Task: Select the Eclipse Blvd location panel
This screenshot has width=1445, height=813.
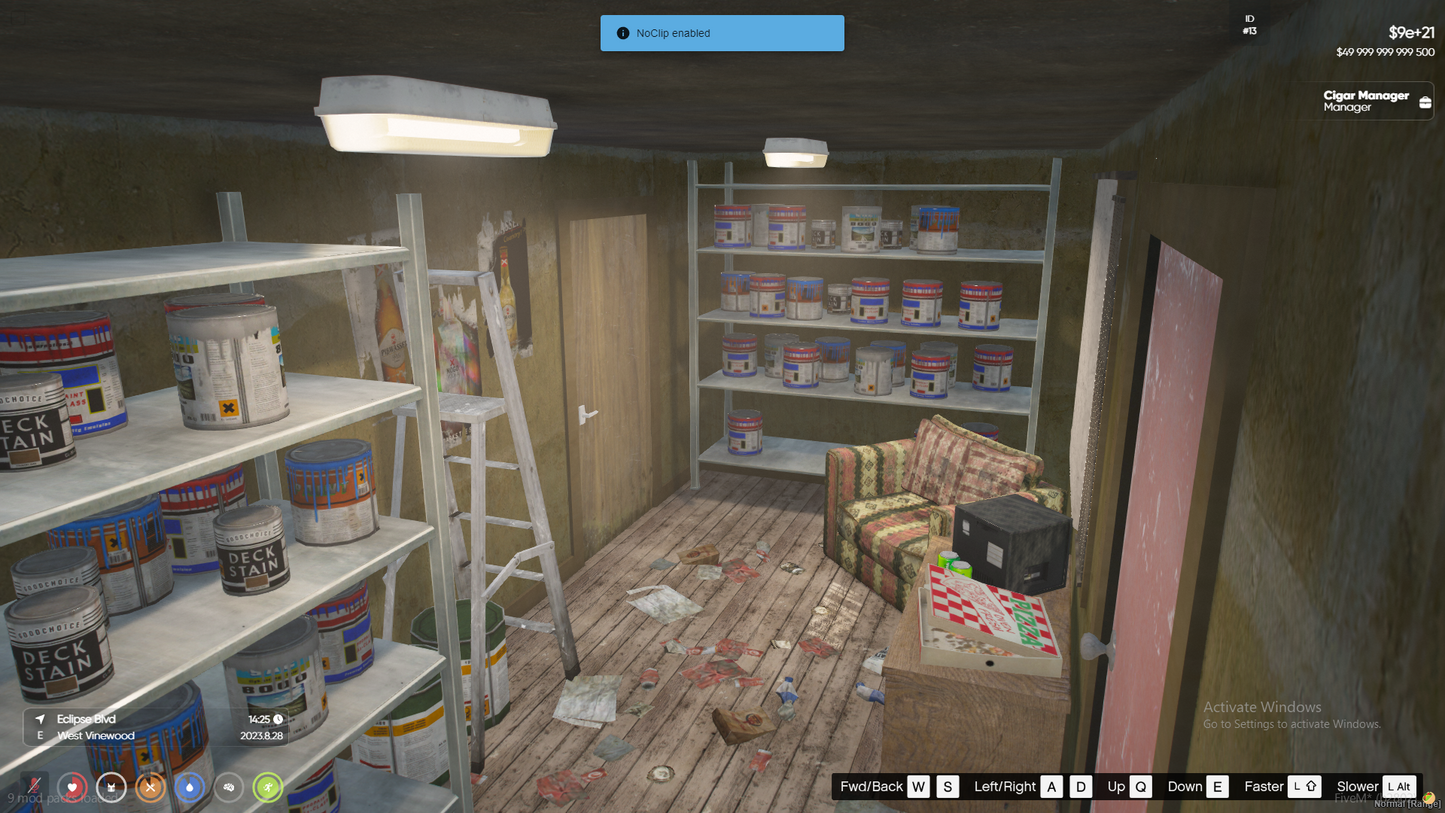Action: coord(158,727)
